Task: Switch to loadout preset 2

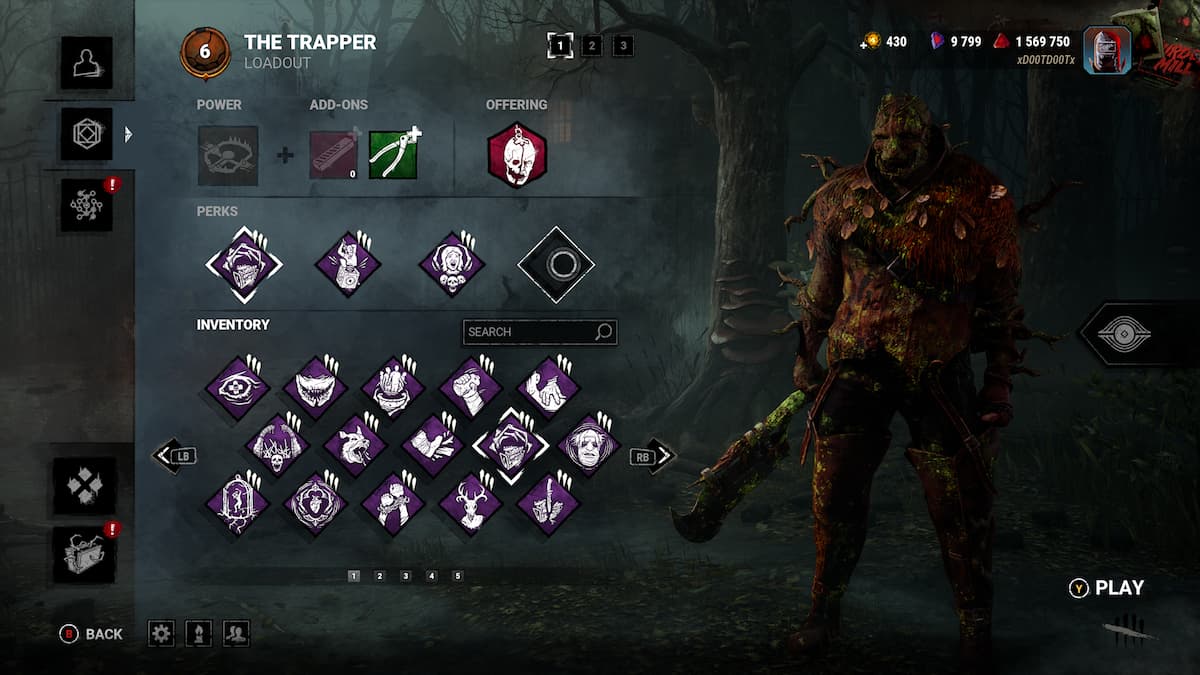Action: click(x=592, y=45)
